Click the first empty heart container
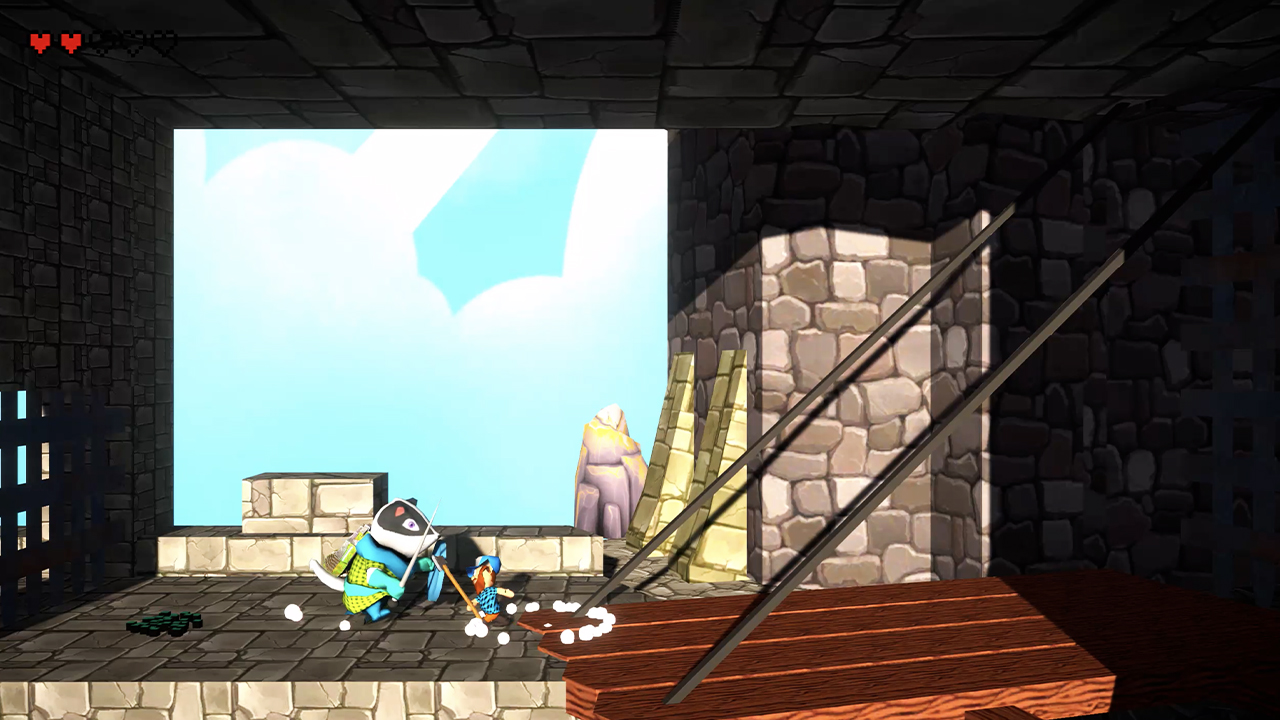The height and width of the screenshot is (720, 1280). [x=104, y=42]
